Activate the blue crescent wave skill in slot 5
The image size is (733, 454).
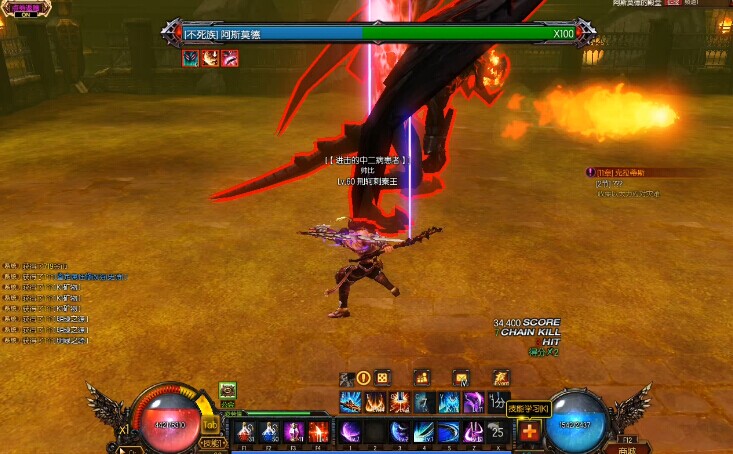(x=447, y=432)
